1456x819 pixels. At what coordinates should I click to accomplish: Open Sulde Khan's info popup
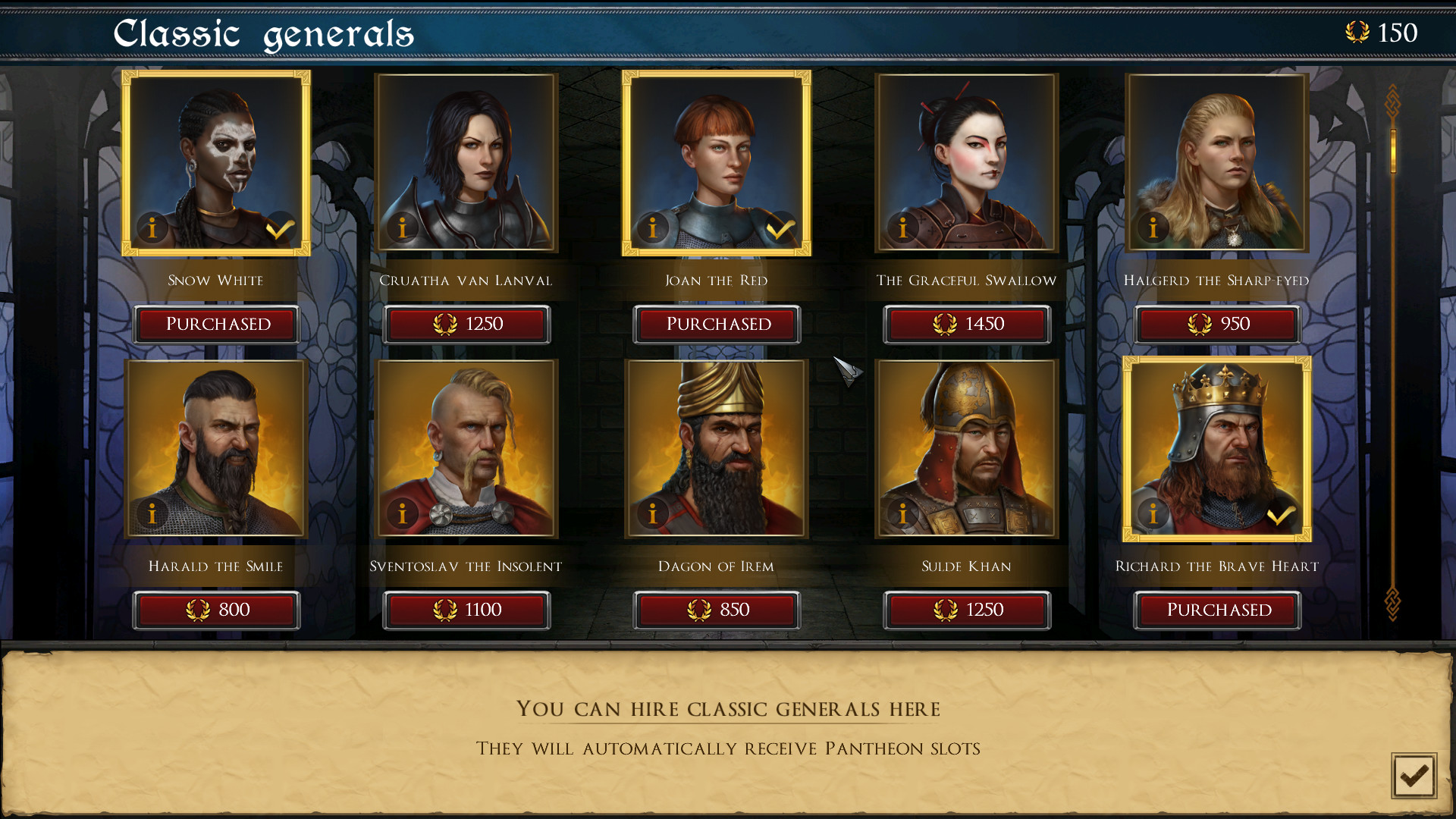[x=902, y=513]
